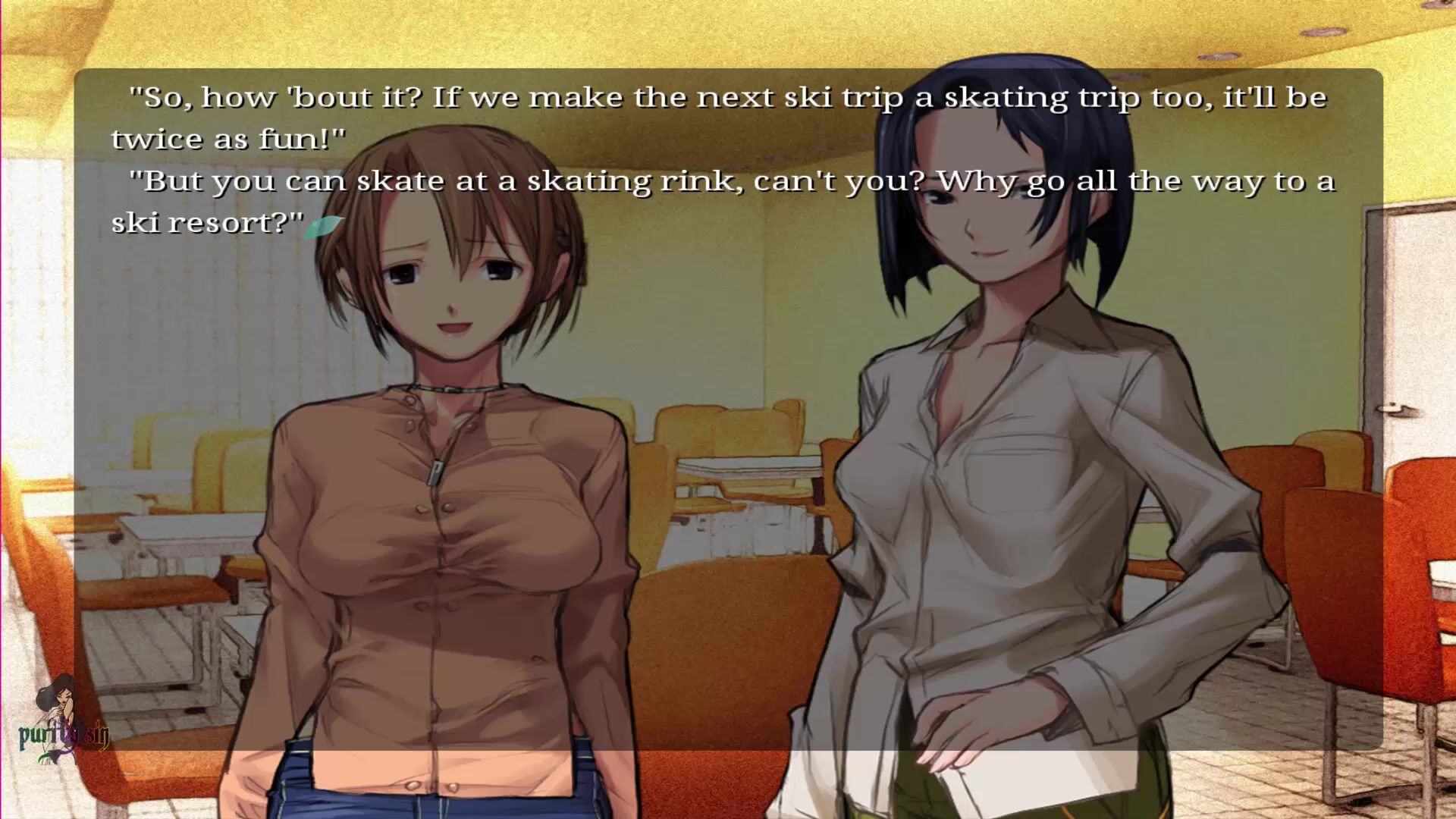Click the green leaf continue indicator
This screenshot has height=819, width=1456.
tap(323, 226)
